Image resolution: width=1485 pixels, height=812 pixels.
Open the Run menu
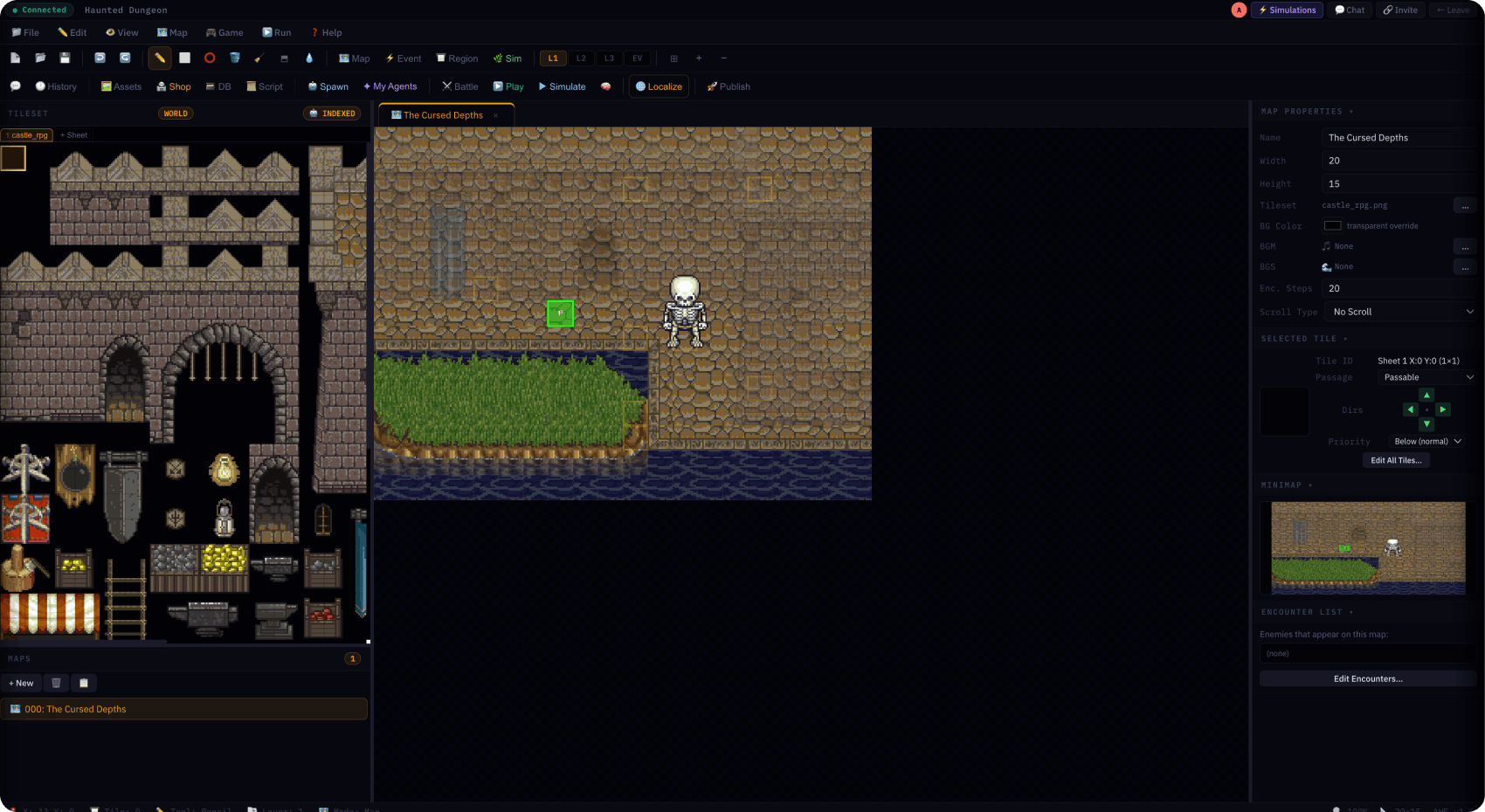click(x=276, y=32)
